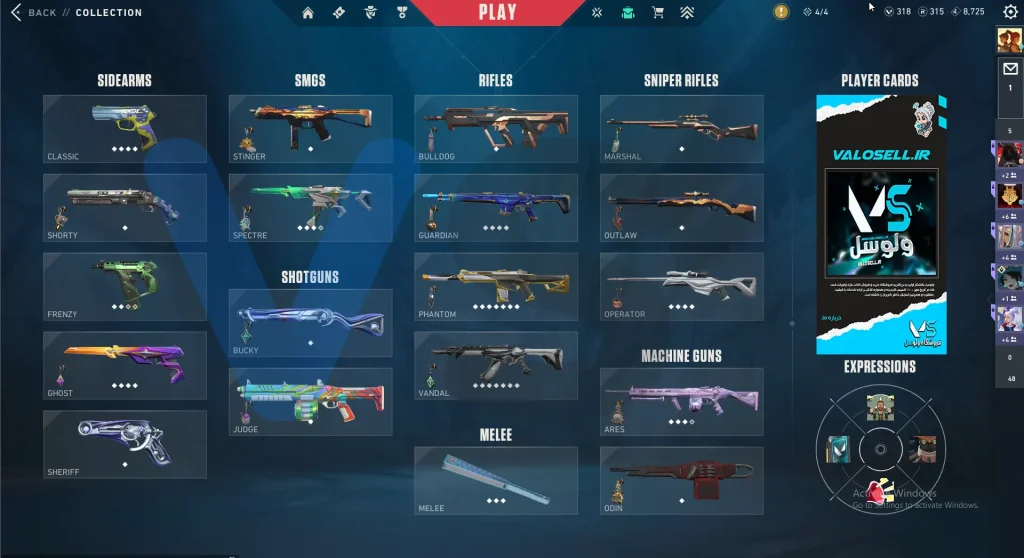Open the settings gear icon
The image size is (1024, 558).
click(1010, 13)
